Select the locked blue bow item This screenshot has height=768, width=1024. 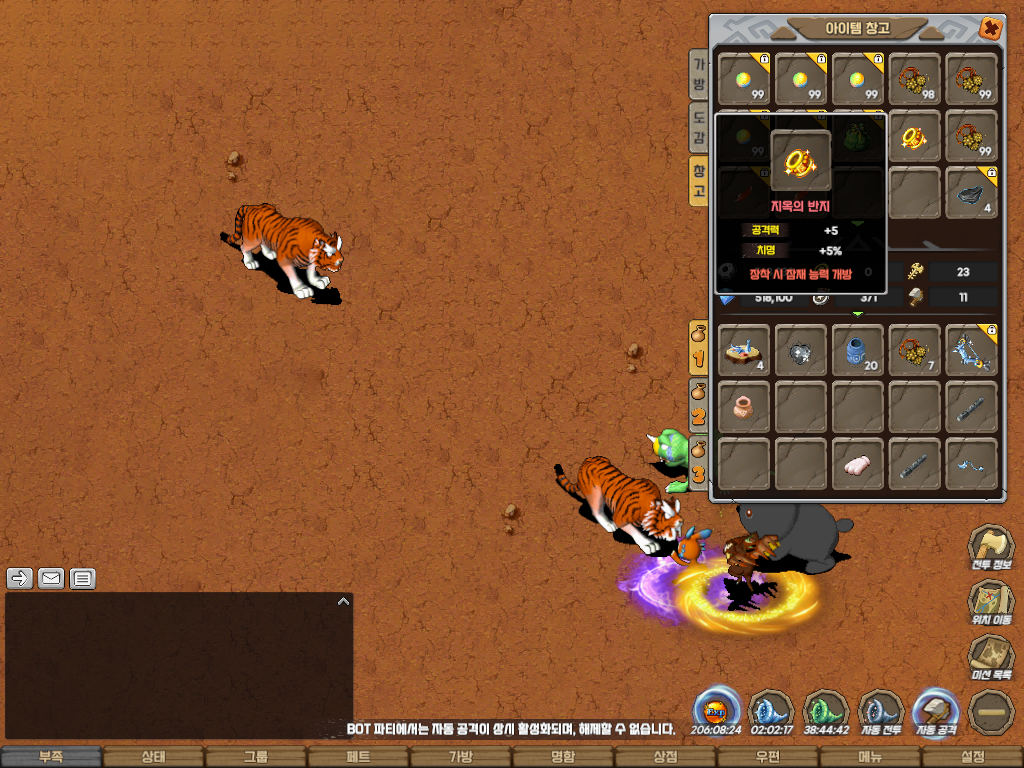click(x=971, y=350)
